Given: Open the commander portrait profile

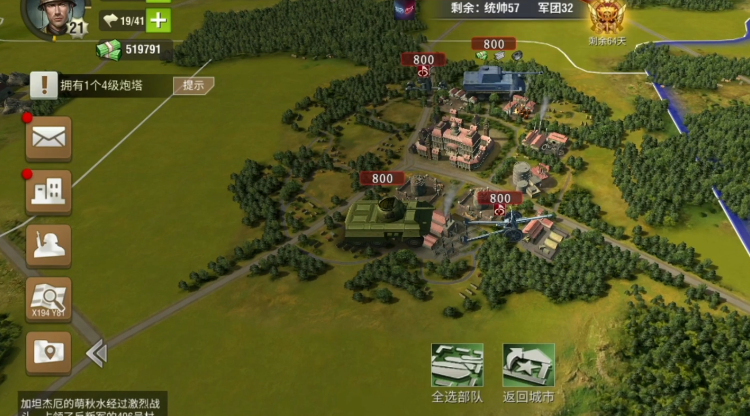Looking at the screenshot, I should pos(49,15).
